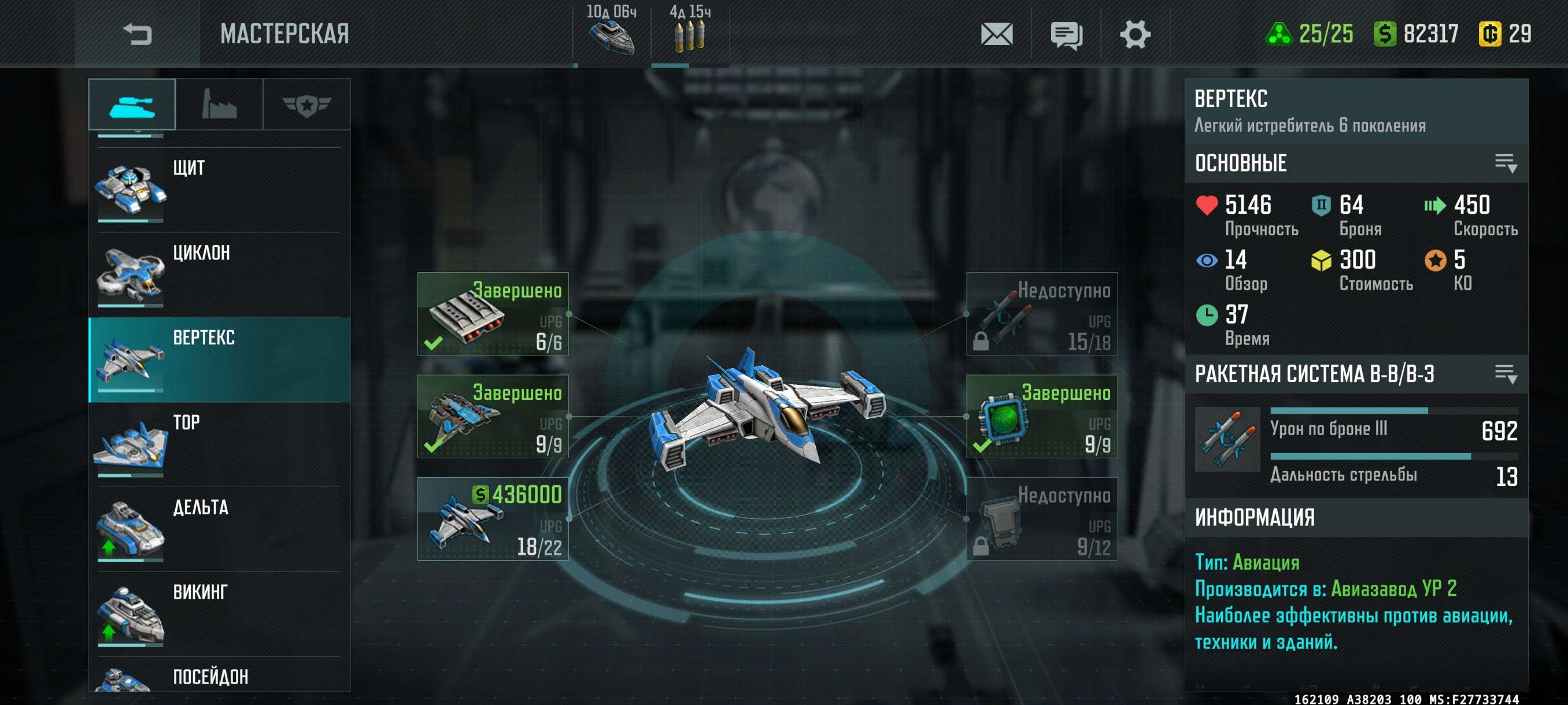This screenshot has width=1568, height=705.
Task: Buy the 436000 fighter hull upgrade
Action: coord(493,519)
